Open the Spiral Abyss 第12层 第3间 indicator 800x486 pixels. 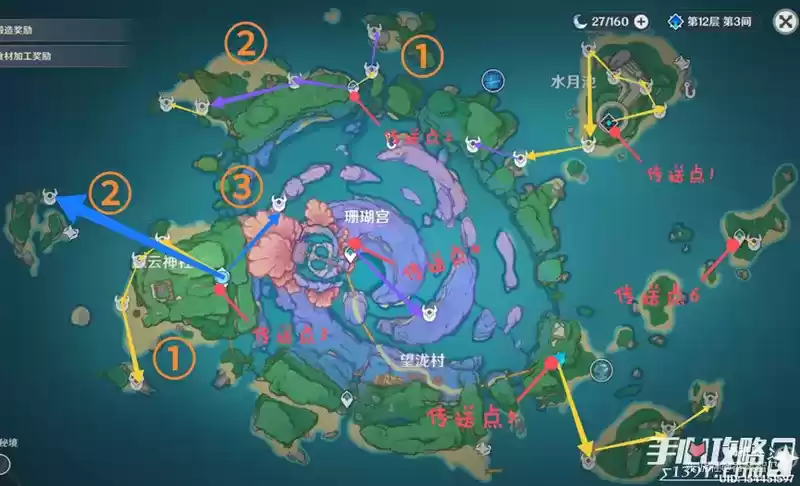pyautogui.click(x=714, y=21)
